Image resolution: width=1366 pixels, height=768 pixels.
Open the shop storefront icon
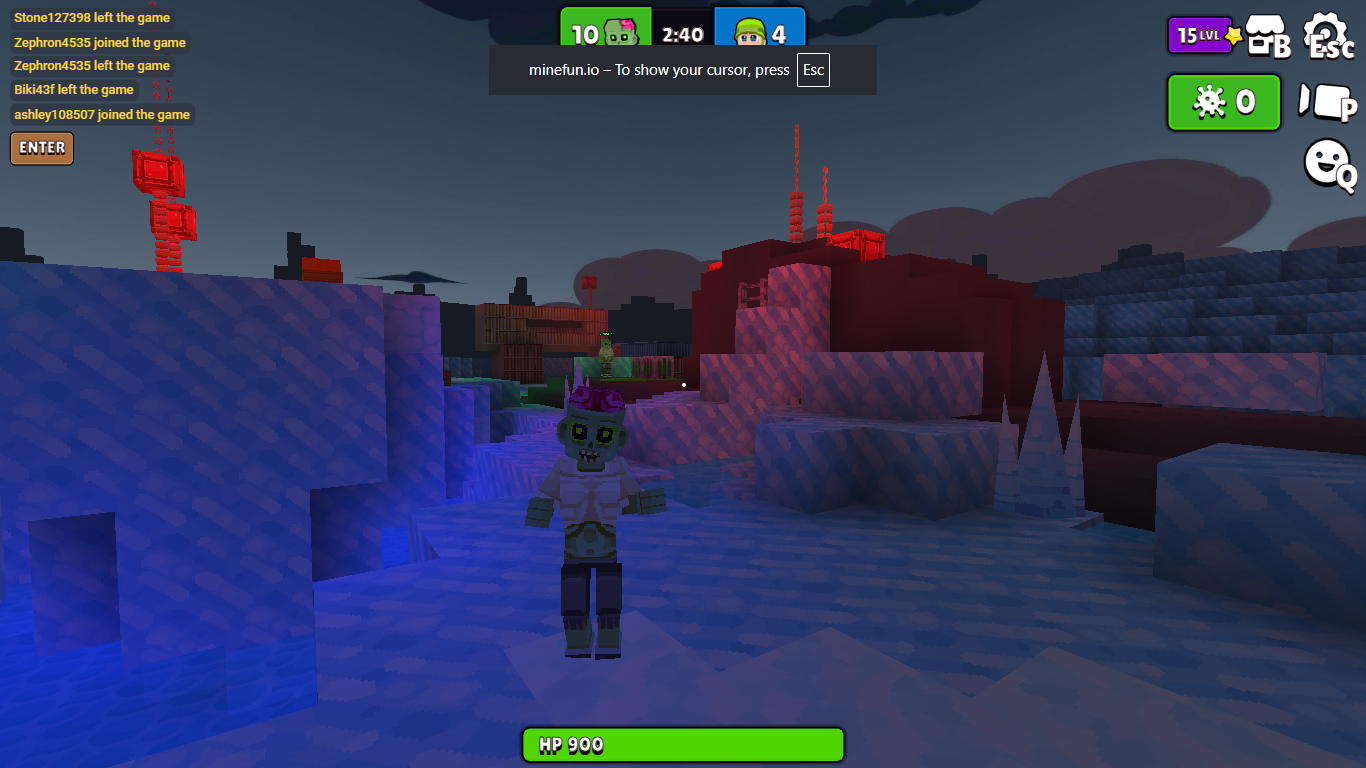1266,37
